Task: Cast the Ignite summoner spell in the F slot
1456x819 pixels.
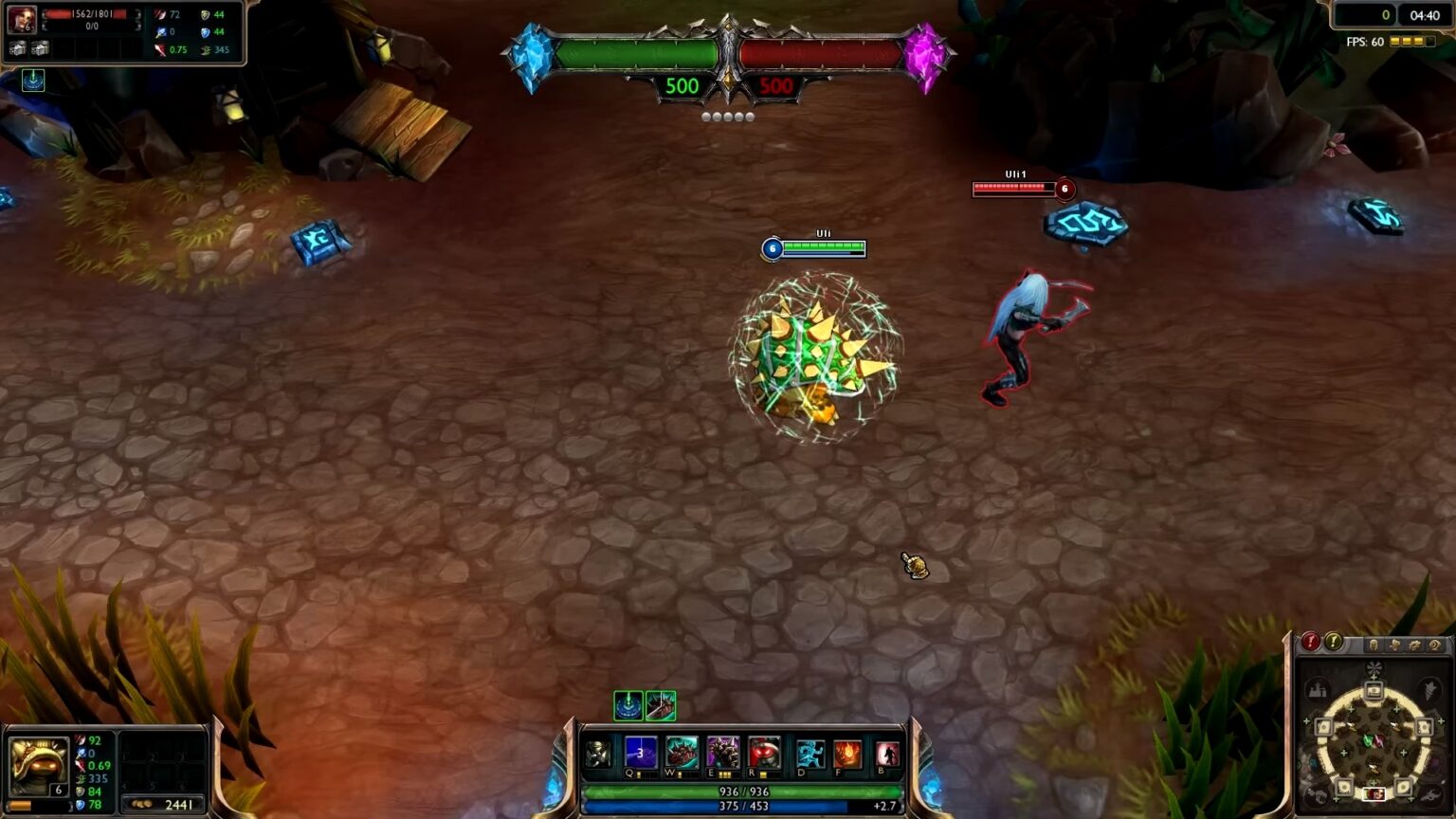Action: (846, 755)
